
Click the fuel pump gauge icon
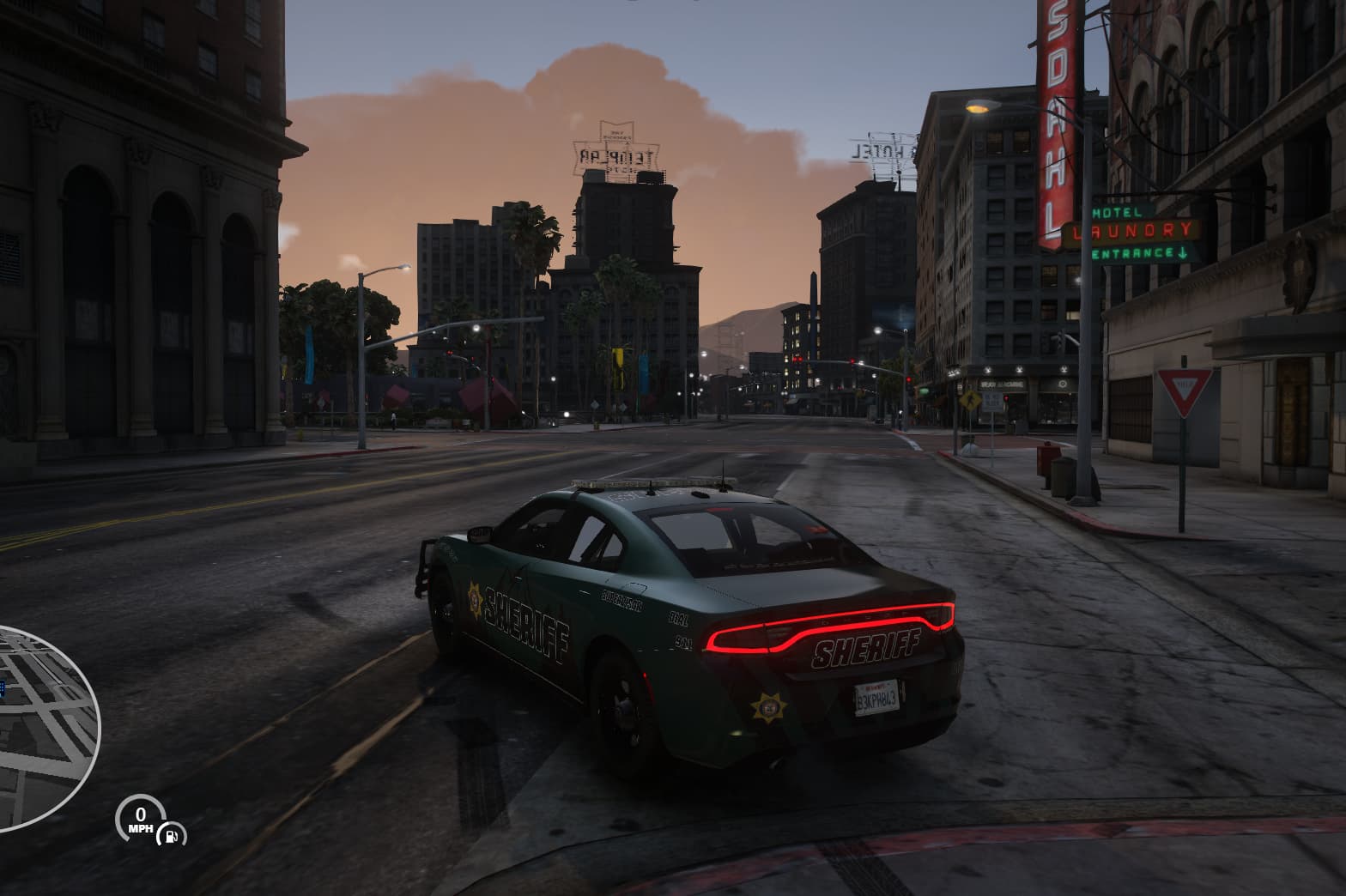tap(172, 833)
